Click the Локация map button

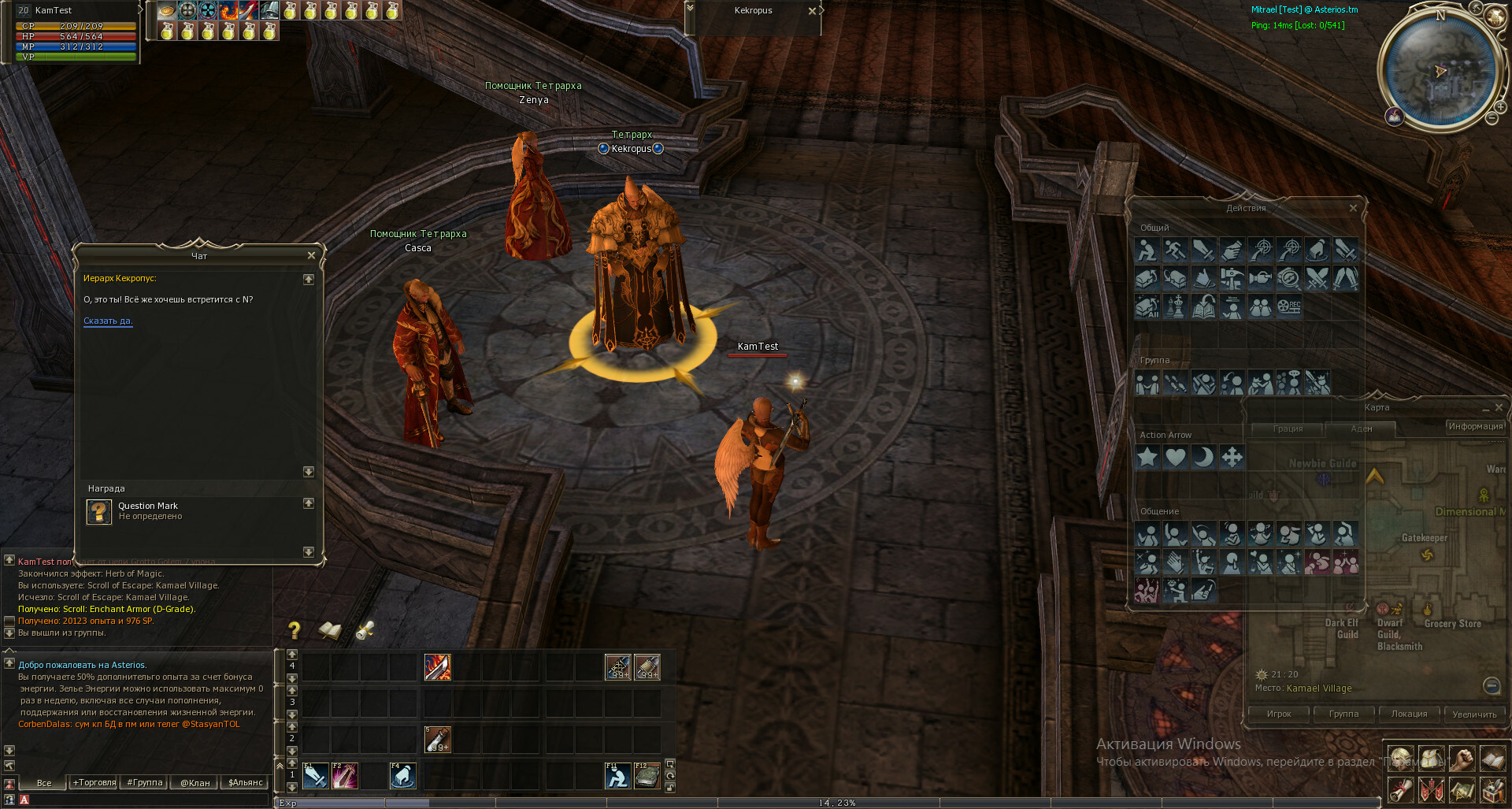click(1409, 714)
